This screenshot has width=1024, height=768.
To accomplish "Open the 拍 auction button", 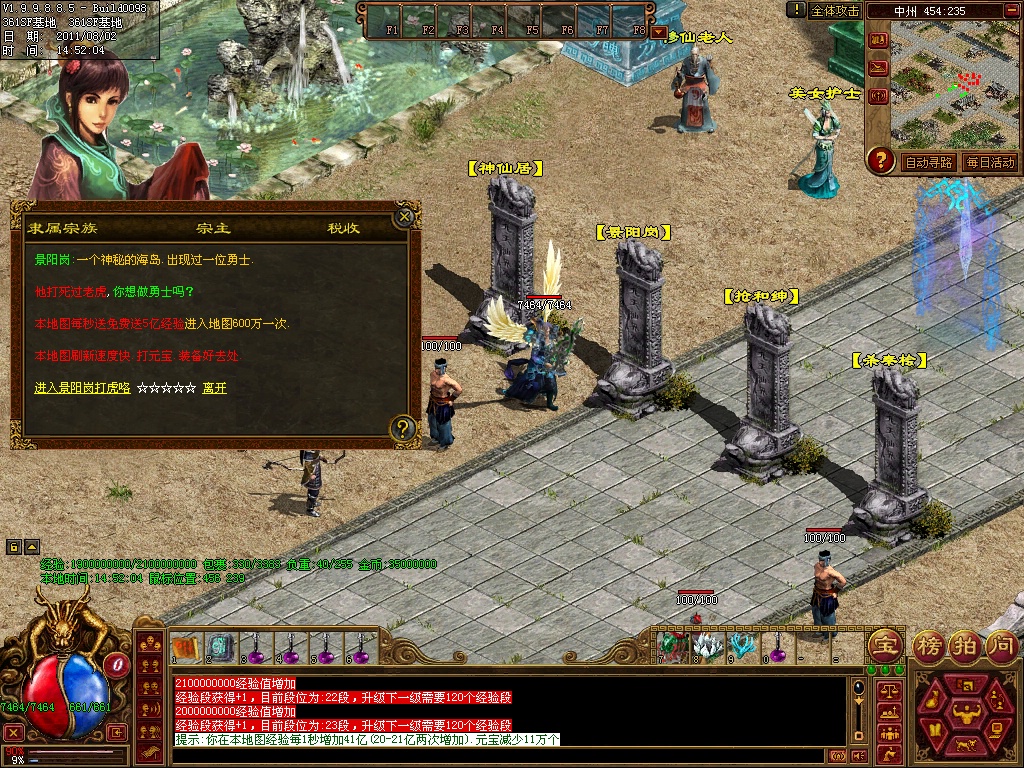I will 965,645.
